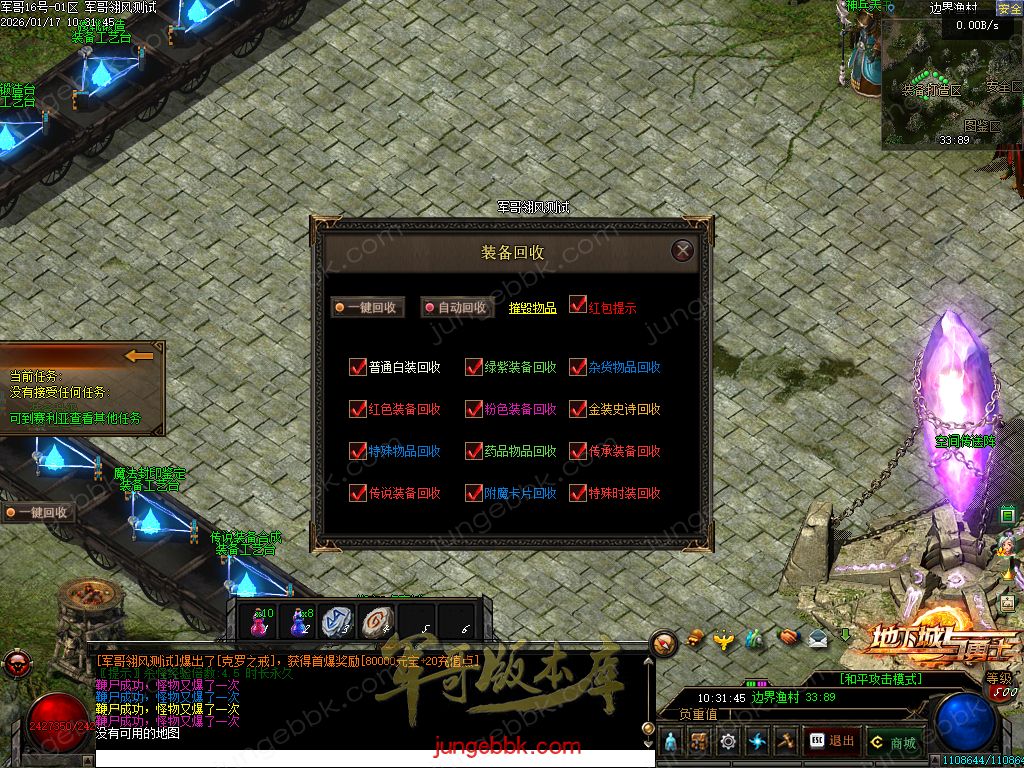Open the 摧毁物品 link
Viewport: 1024px width, 768px height.
tap(532, 308)
